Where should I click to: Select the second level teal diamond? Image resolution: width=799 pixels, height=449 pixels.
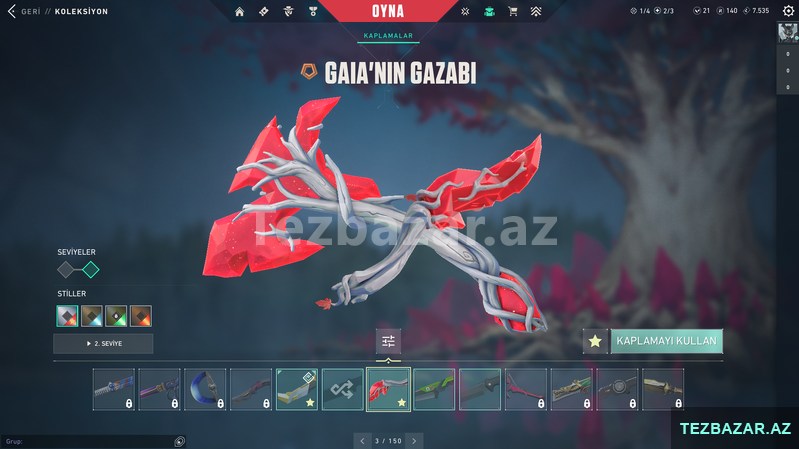pos(90,269)
